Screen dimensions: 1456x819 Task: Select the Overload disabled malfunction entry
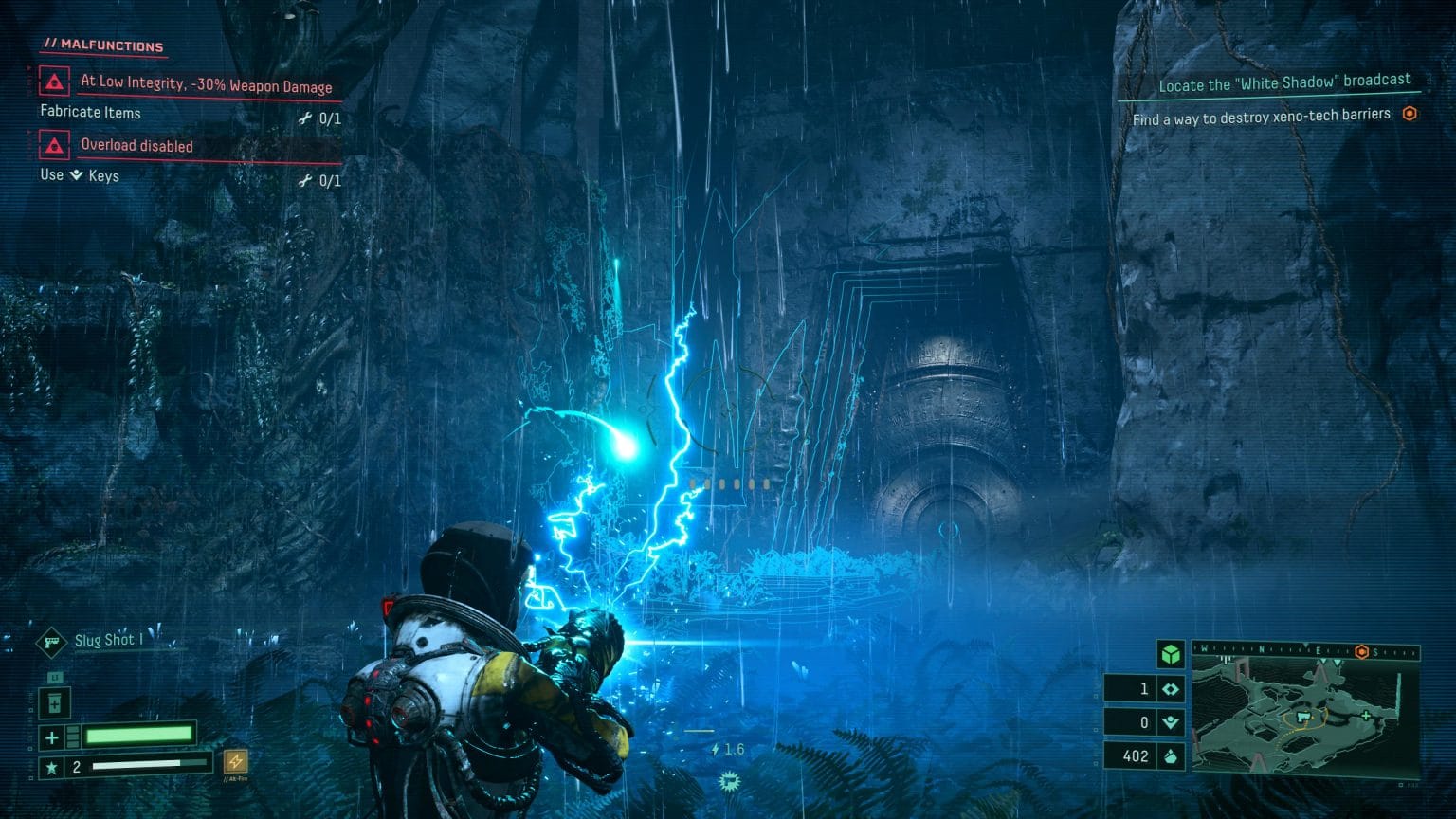pyautogui.click(x=136, y=146)
